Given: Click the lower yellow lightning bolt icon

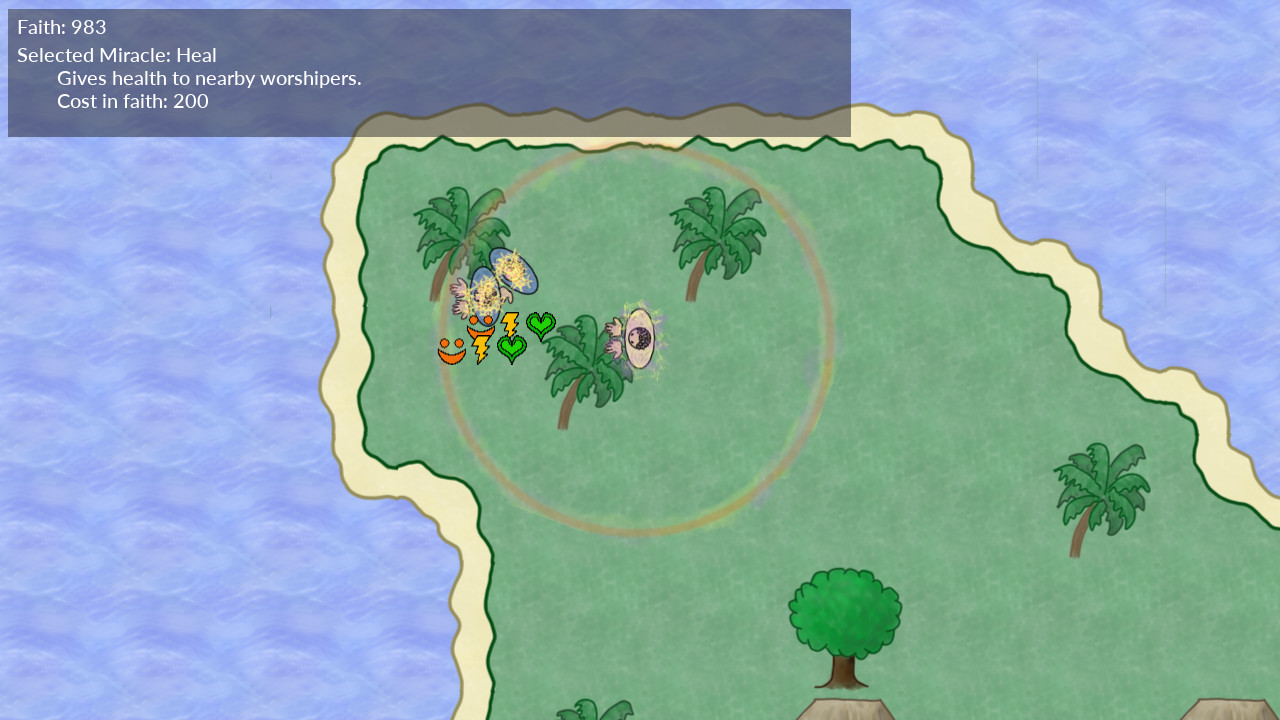Looking at the screenshot, I should pos(480,349).
